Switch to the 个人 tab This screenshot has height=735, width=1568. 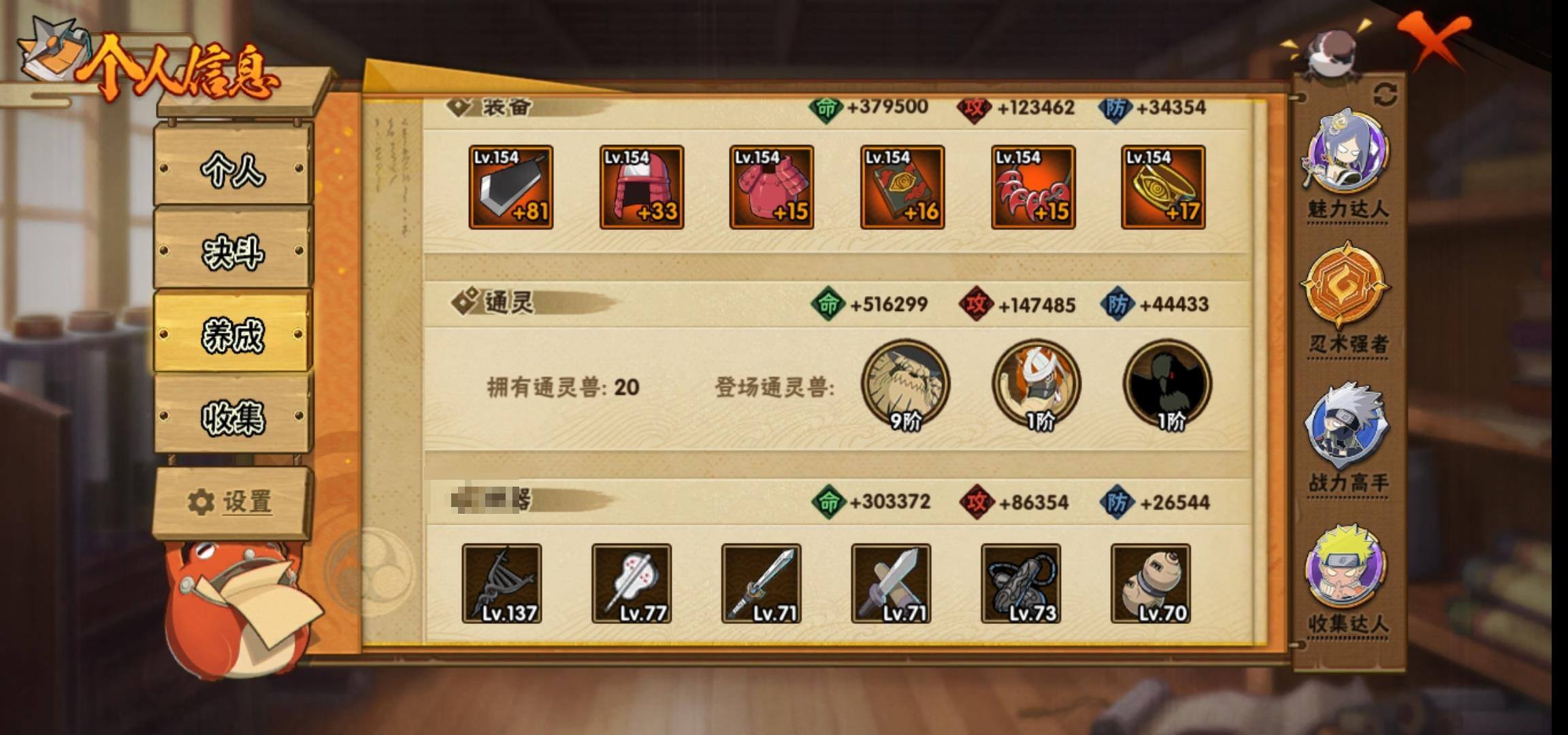[x=233, y=167]
